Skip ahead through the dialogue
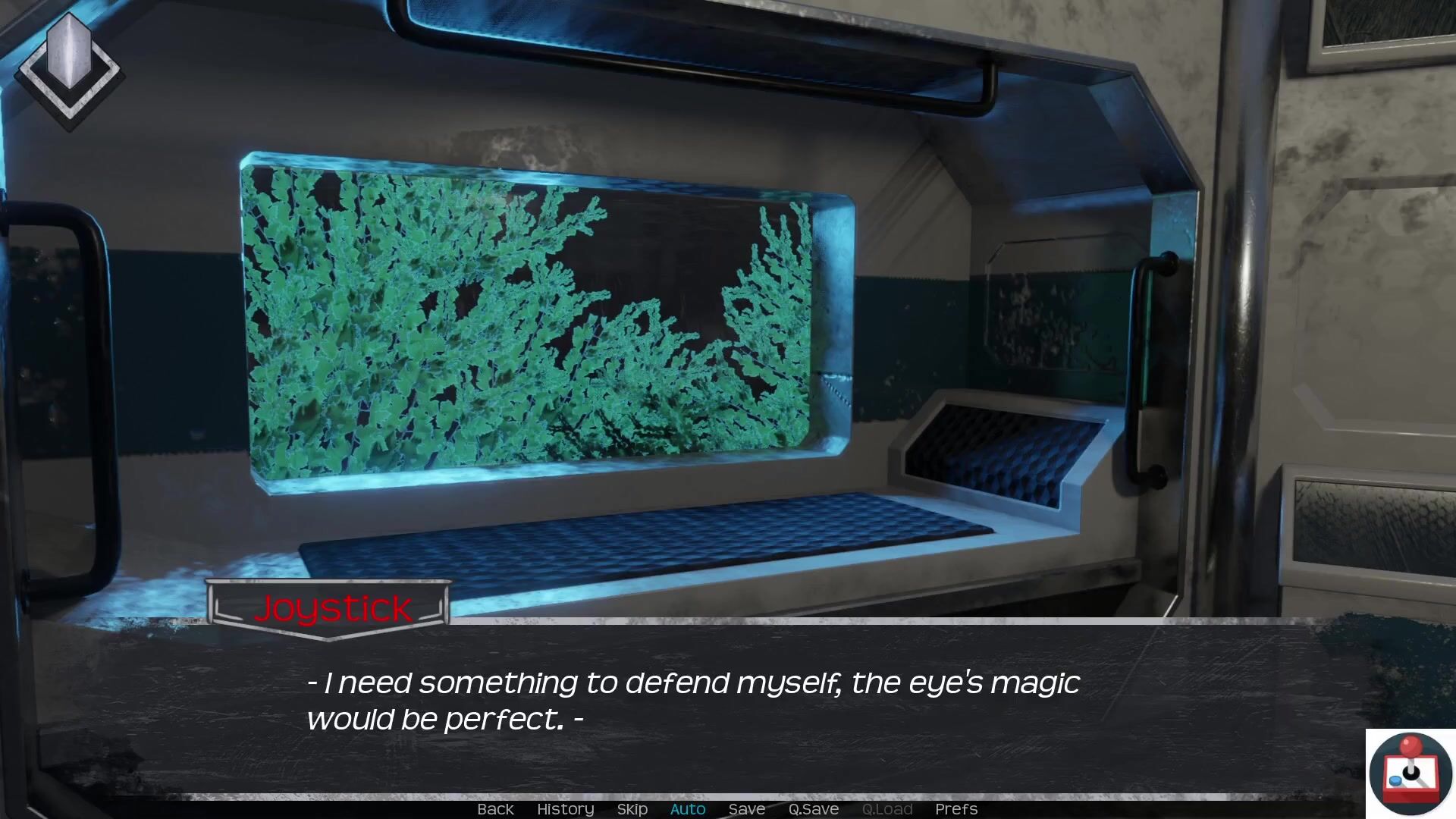This screenshot has height=819, width=1456. pyautogui.click(x=632, y=809)
